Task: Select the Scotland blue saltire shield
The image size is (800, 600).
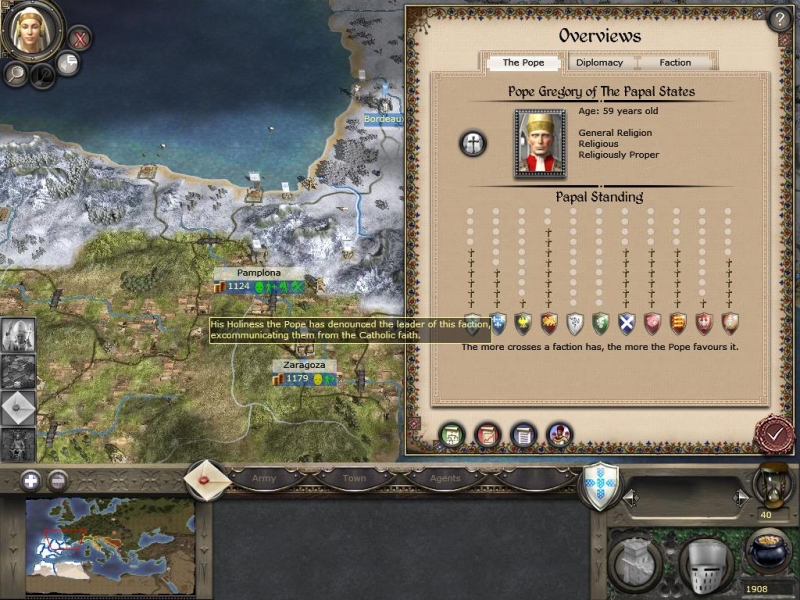Action: pyautogui.click(x=626, y=323)
